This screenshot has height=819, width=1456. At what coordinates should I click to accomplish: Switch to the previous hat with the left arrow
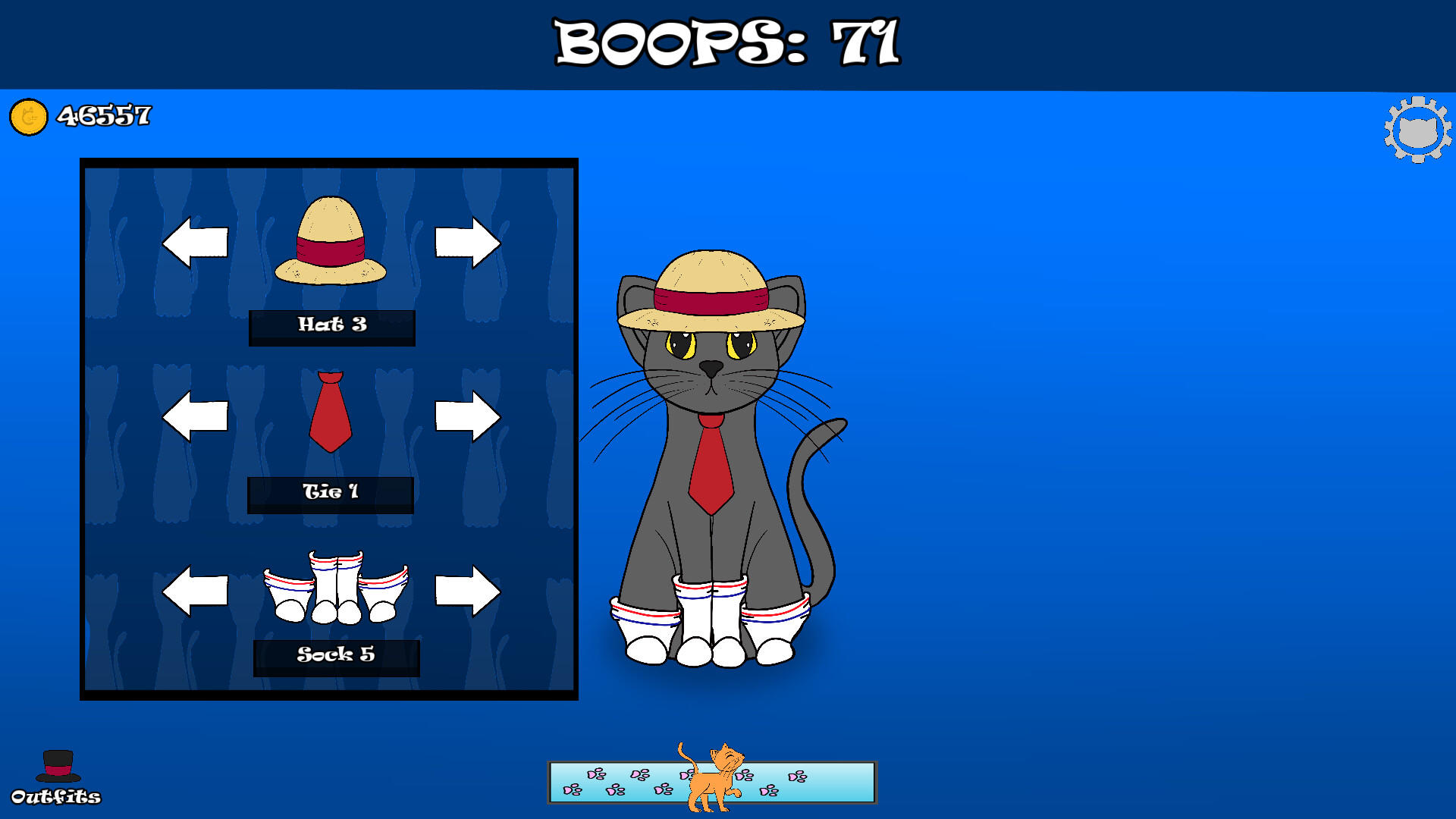tap(195, 241)
